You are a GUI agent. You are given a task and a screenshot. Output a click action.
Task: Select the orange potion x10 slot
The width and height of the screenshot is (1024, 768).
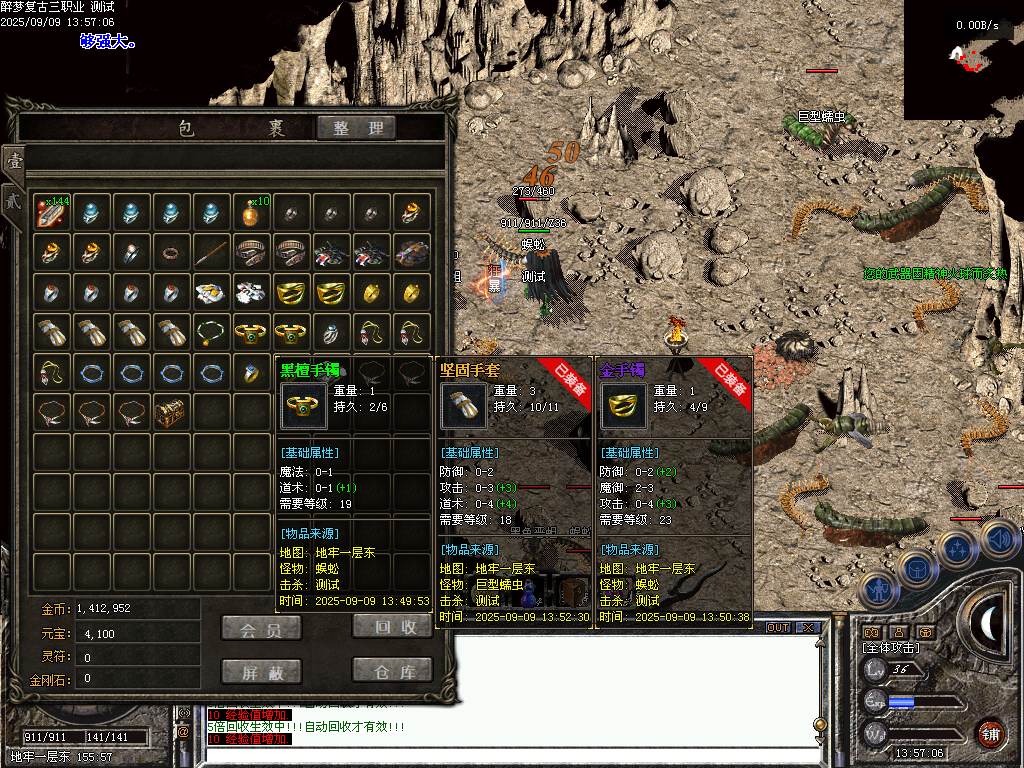(x=252, y=211)
